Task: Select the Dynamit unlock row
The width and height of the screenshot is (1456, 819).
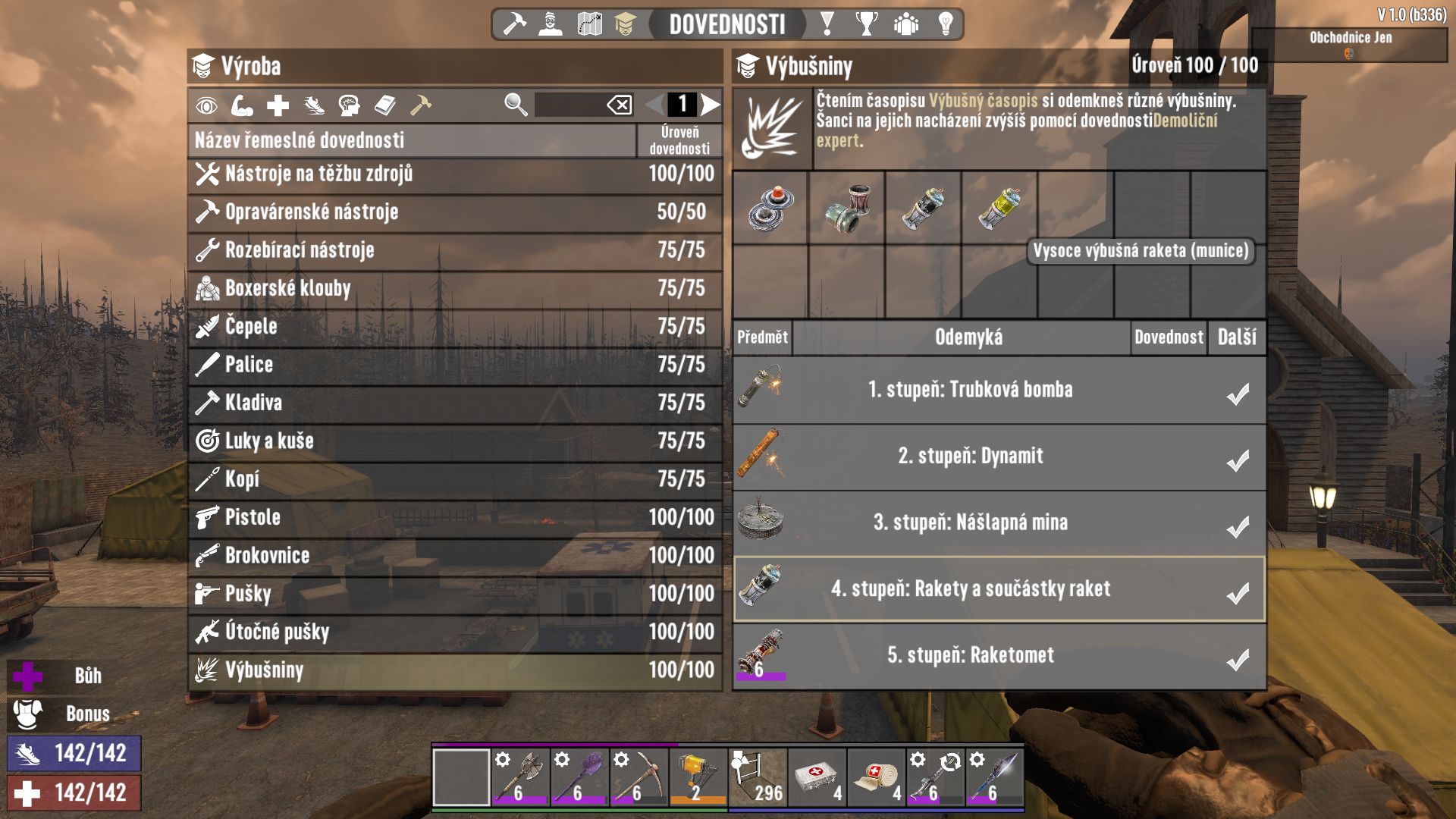Action: tap(999, 456)
